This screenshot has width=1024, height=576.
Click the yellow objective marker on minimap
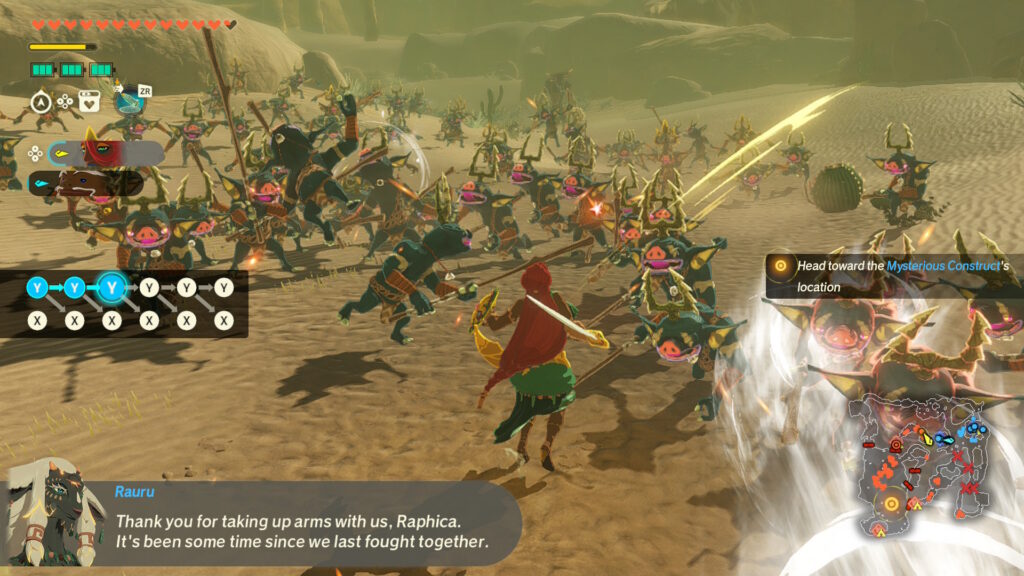tap(890, 503)
